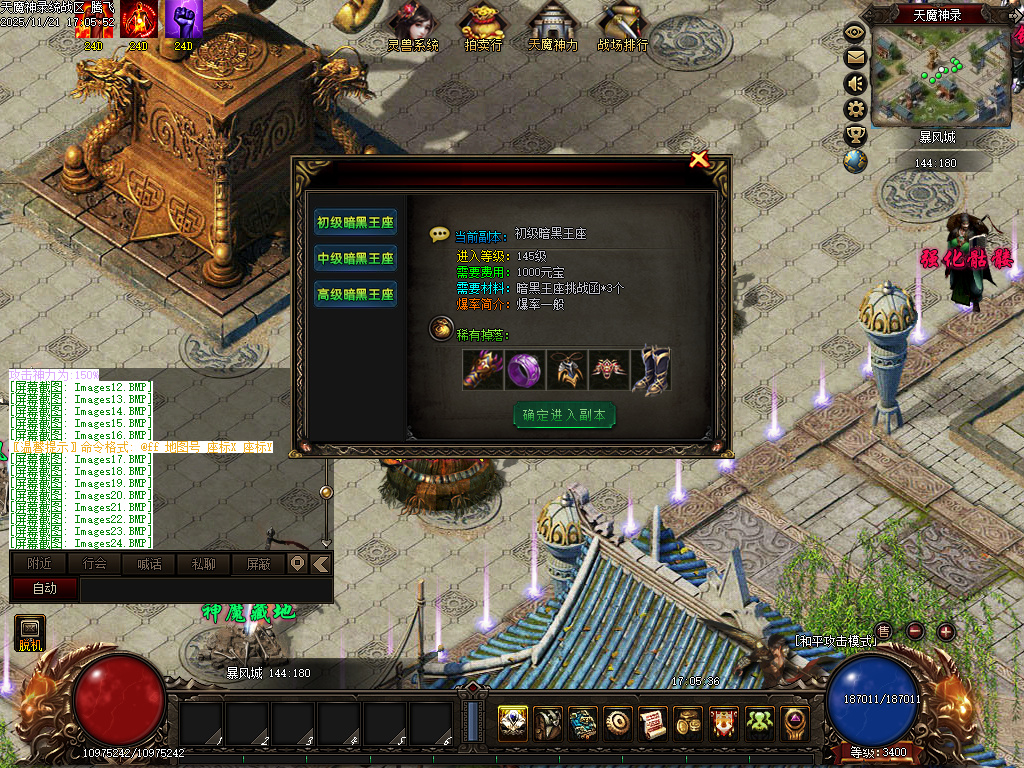Open the scroll icon in bottom toolbar
1024x768 pixels.
pyautogui.click(x=653, y=721)
